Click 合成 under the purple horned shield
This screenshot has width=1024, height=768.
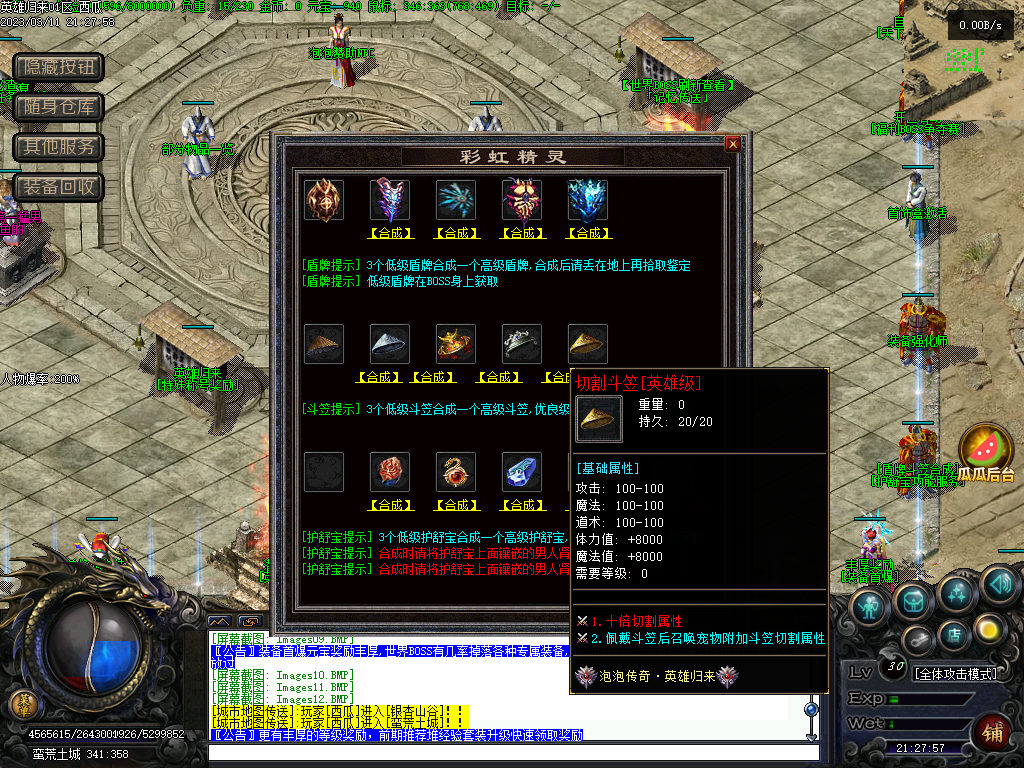(390, 233)
